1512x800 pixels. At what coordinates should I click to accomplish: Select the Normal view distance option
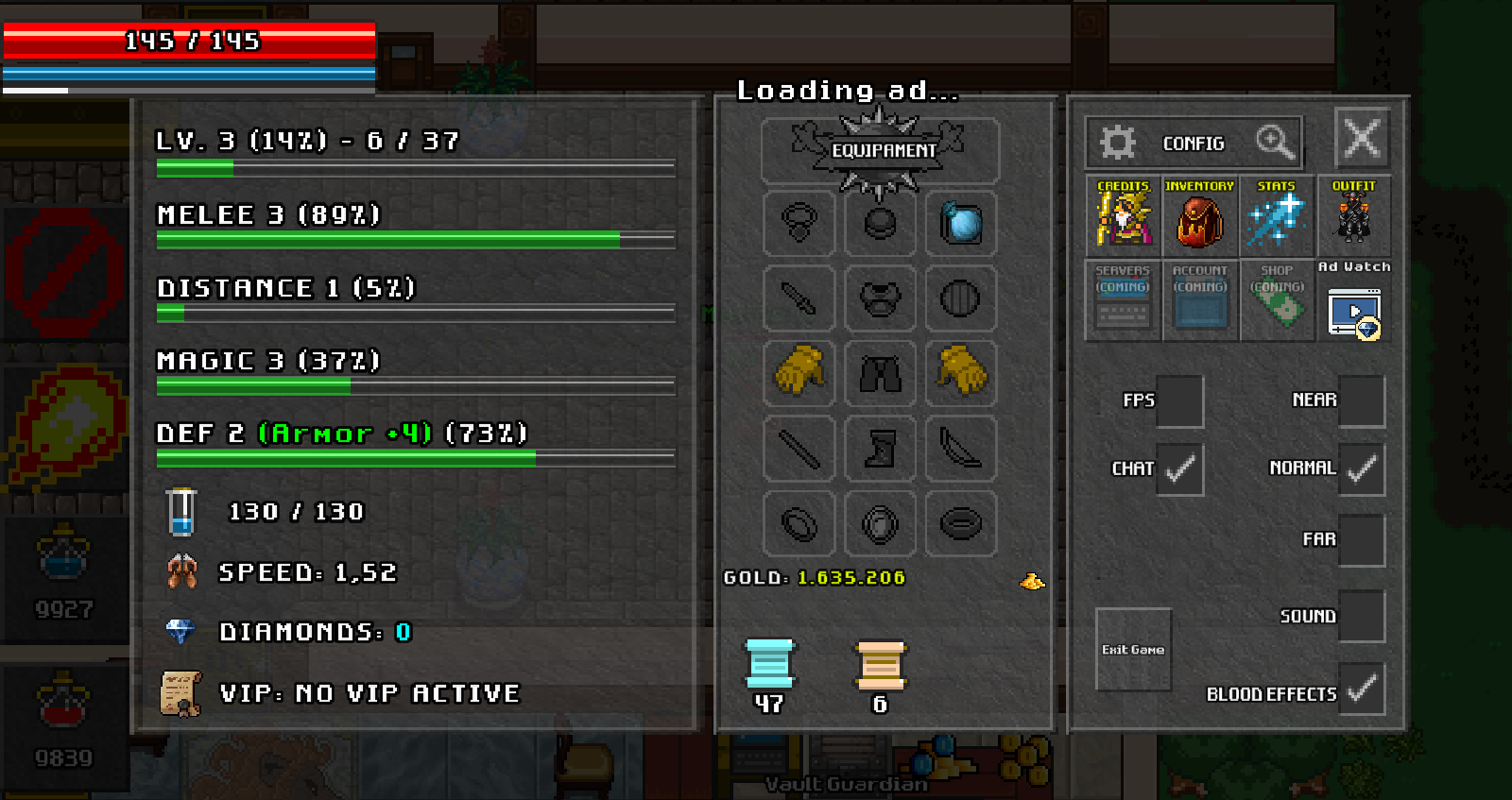(1361, 468)
